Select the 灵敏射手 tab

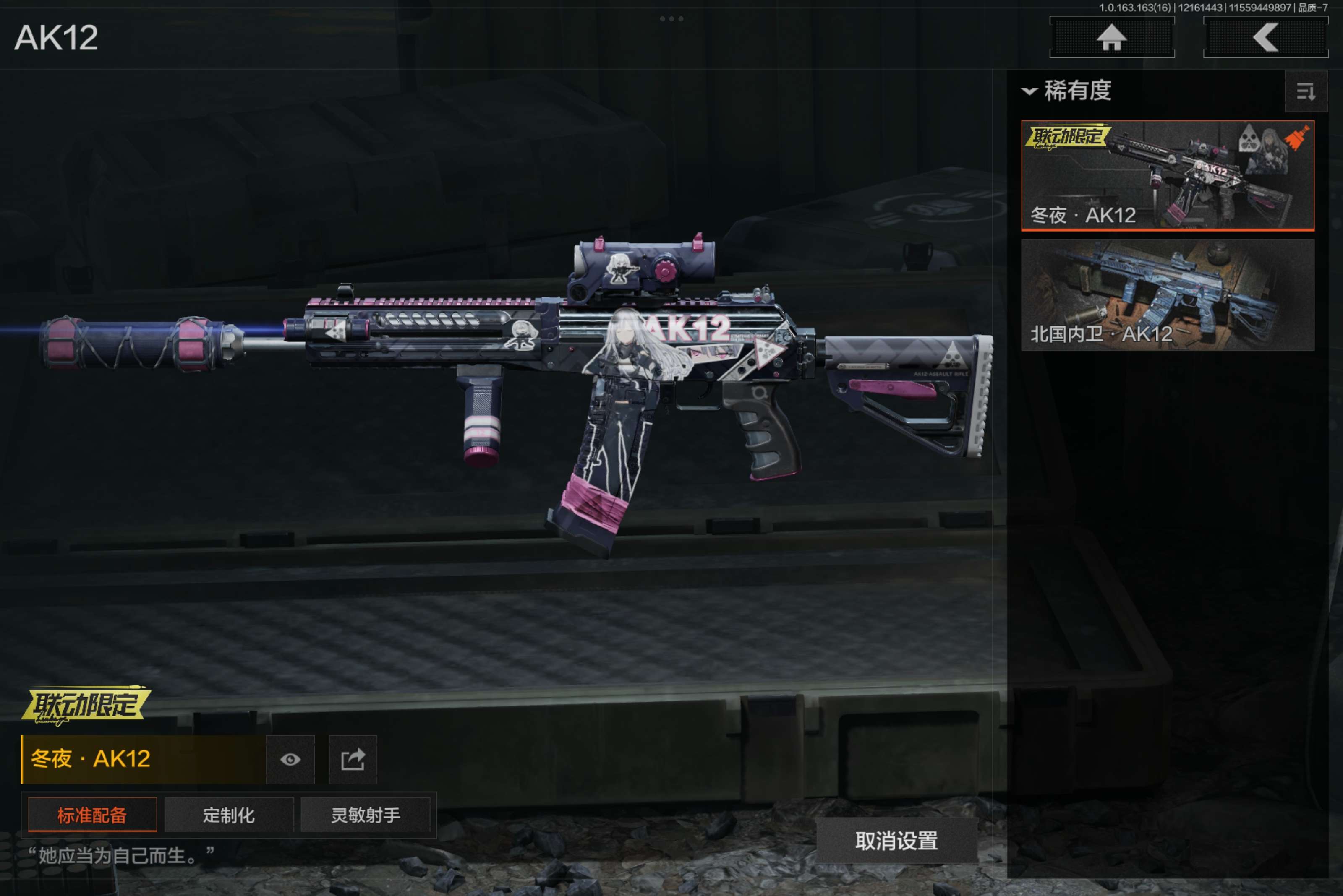(365, 815)
